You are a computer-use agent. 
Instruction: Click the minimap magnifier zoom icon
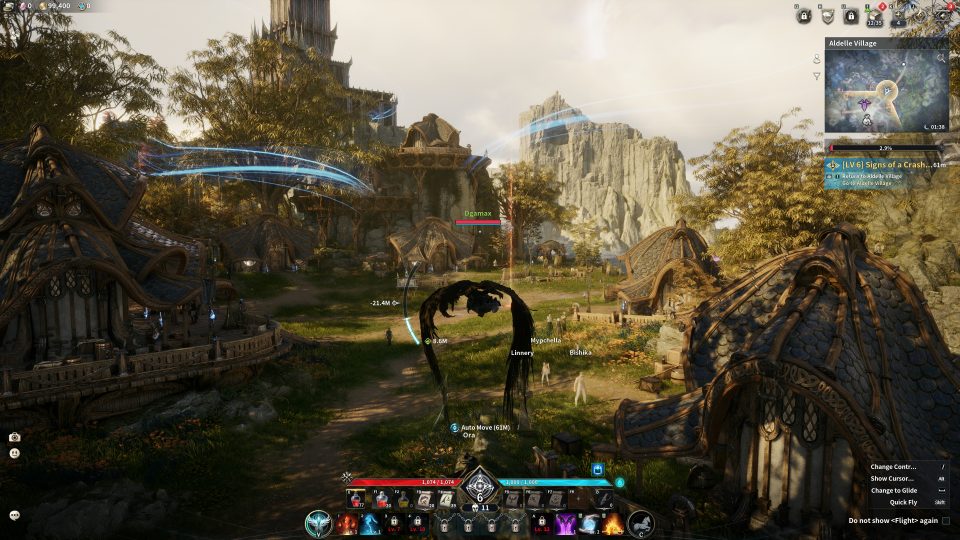pyautogui.click(x=940, y=58)
